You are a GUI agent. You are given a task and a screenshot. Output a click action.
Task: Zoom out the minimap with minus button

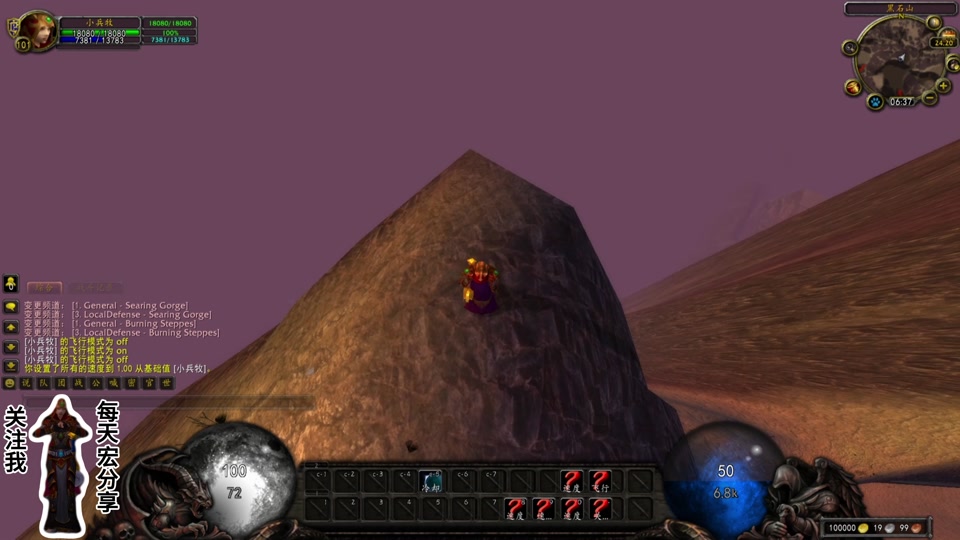click(x=930, y=98)
